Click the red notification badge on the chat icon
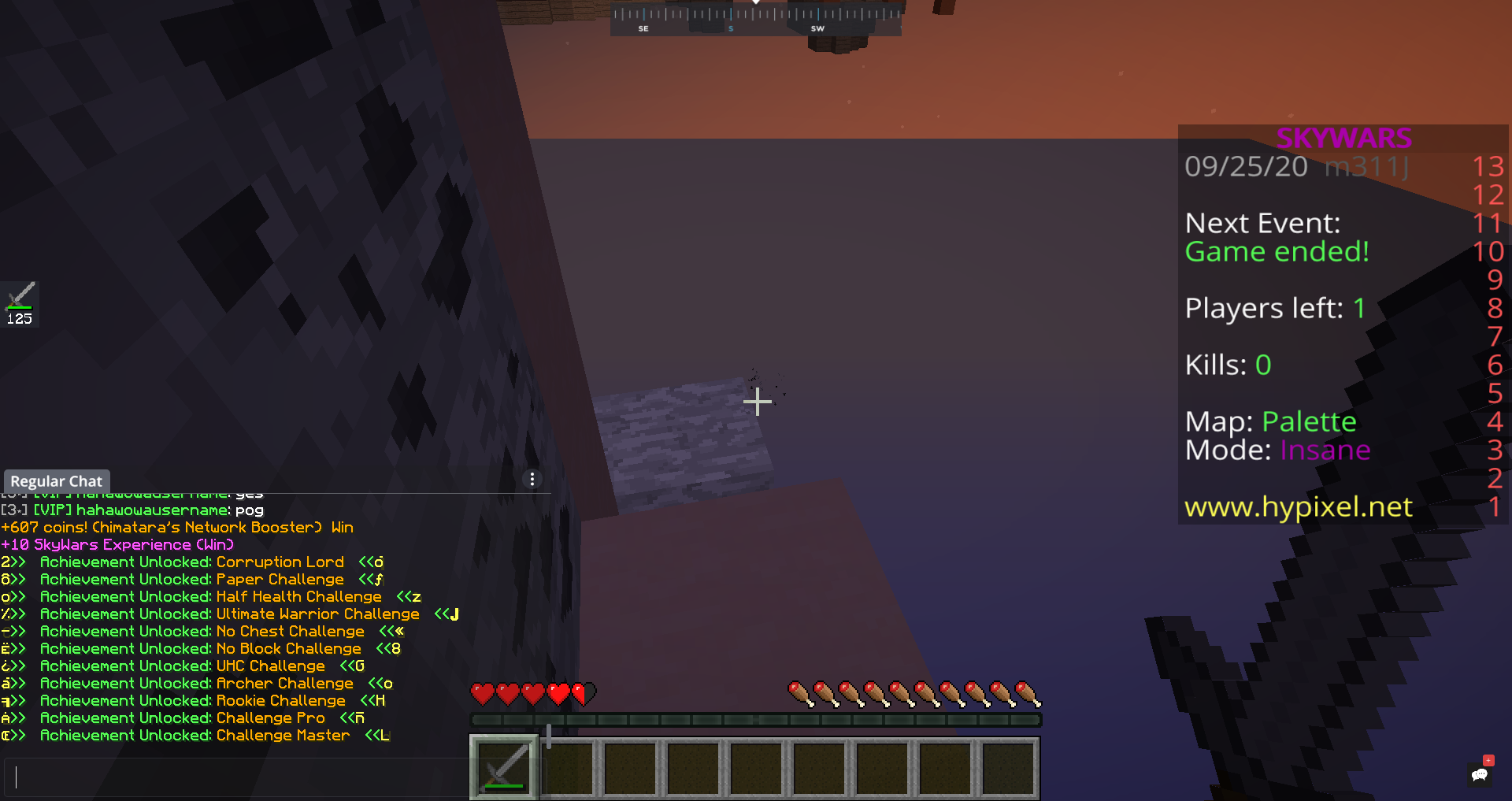Viewport: 1512px width, 801px height. pos(1488,761)
